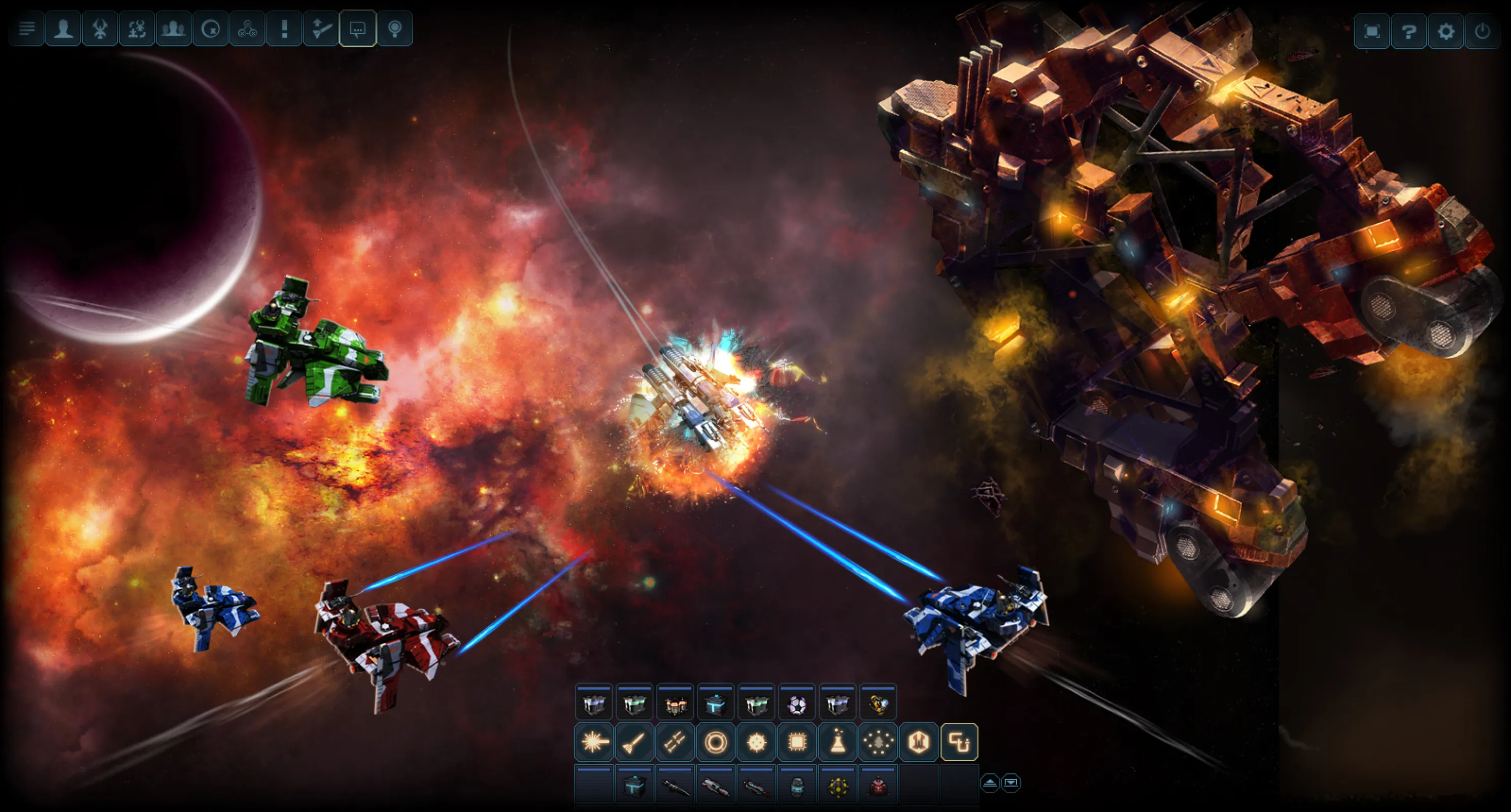This screenshot has width=1511, height=812.
Task: Open the single pilot profile silhouette
Action: [63, 29]
